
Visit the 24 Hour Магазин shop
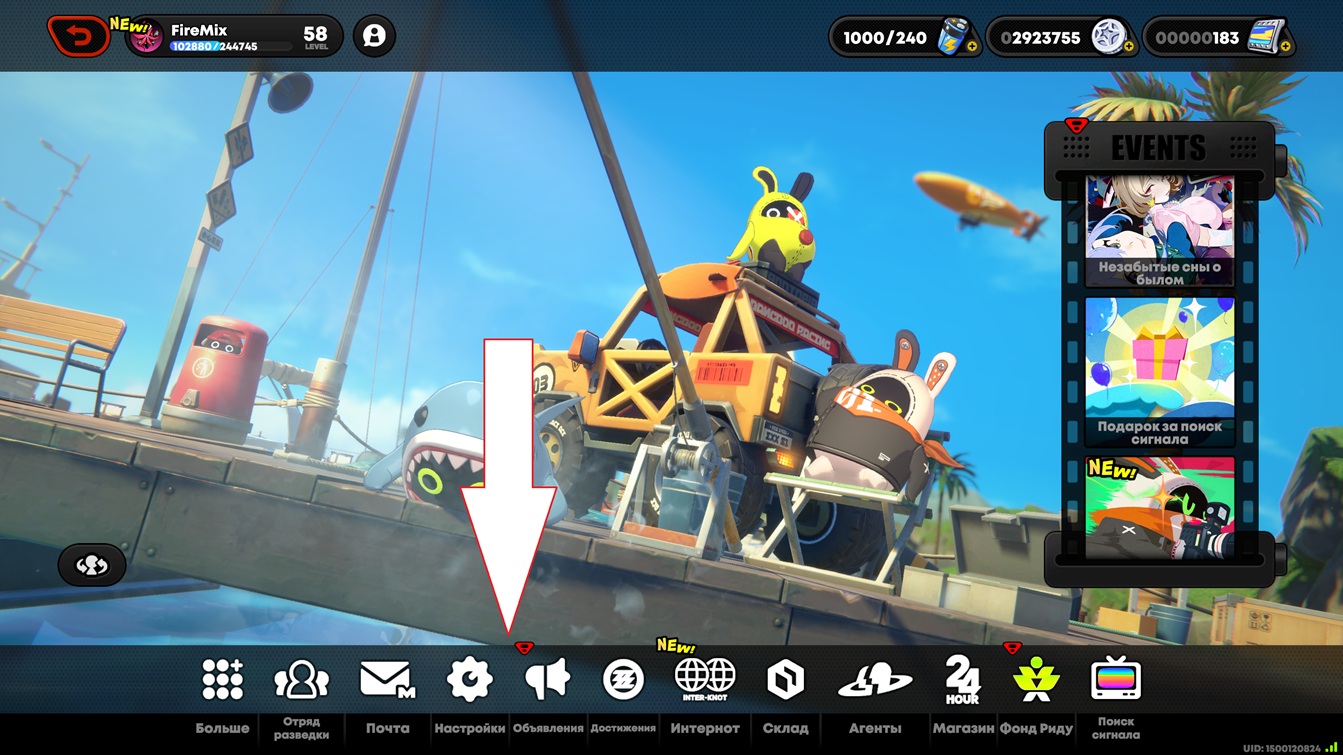pyautogui.click(x=963, y=680)
